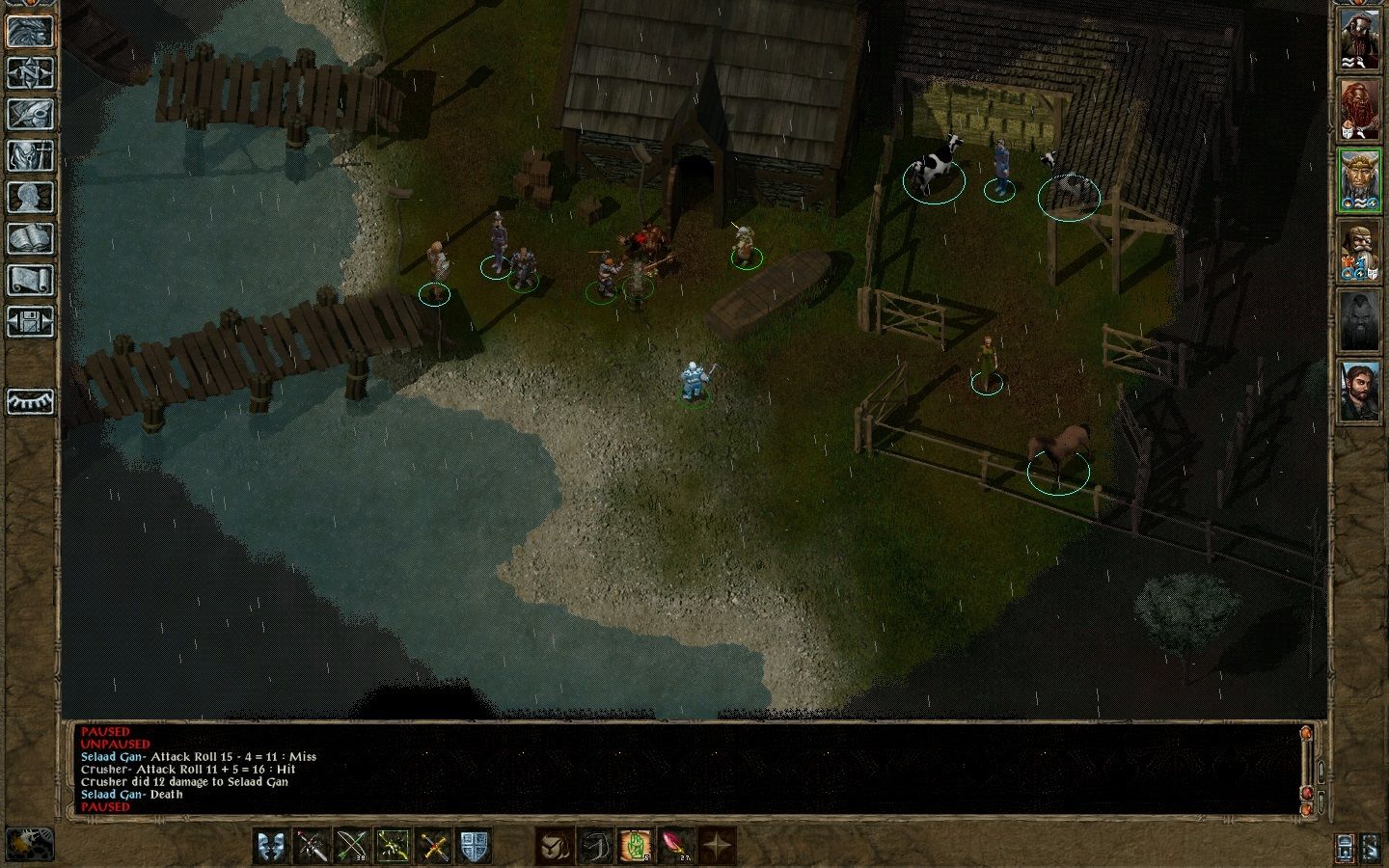Select the dark-haired human portrait at the bottom

coord(1360,391)
